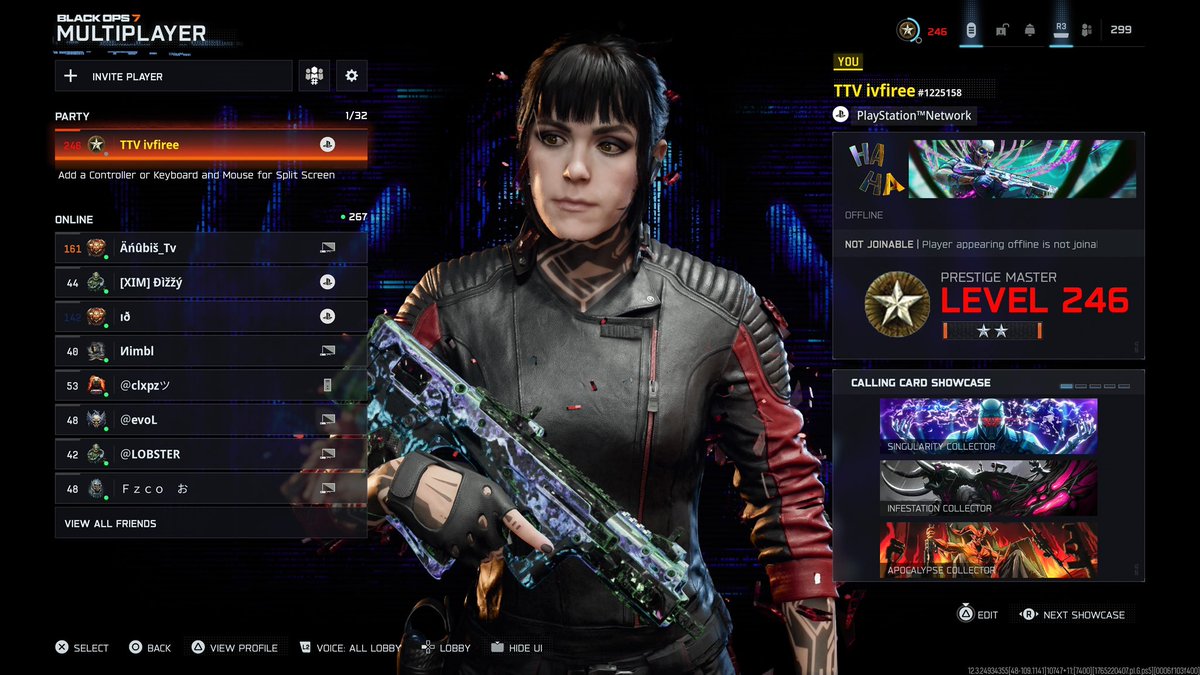Click the player's HA HA calling card banner

pyautogui.click(x=989, y=168)
